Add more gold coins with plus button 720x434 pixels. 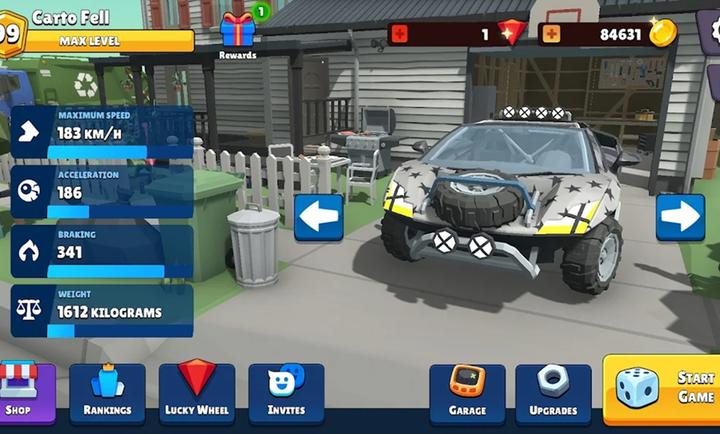click(550, 34)
